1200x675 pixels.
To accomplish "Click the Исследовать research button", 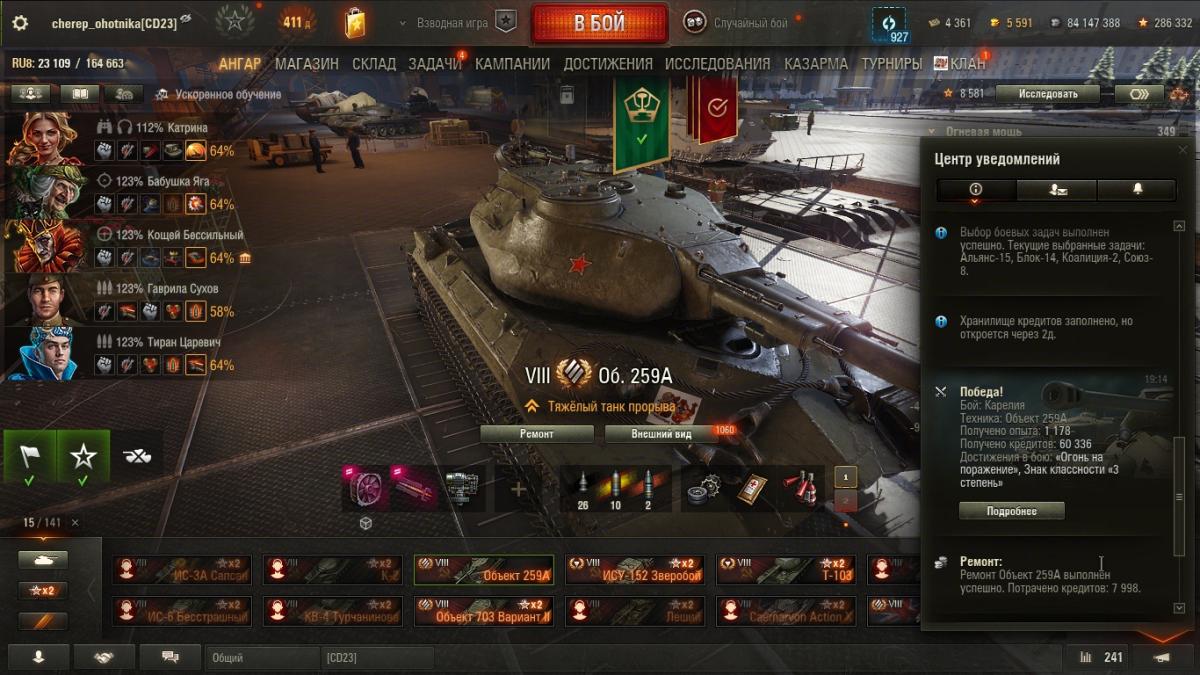I will 1048,94.
